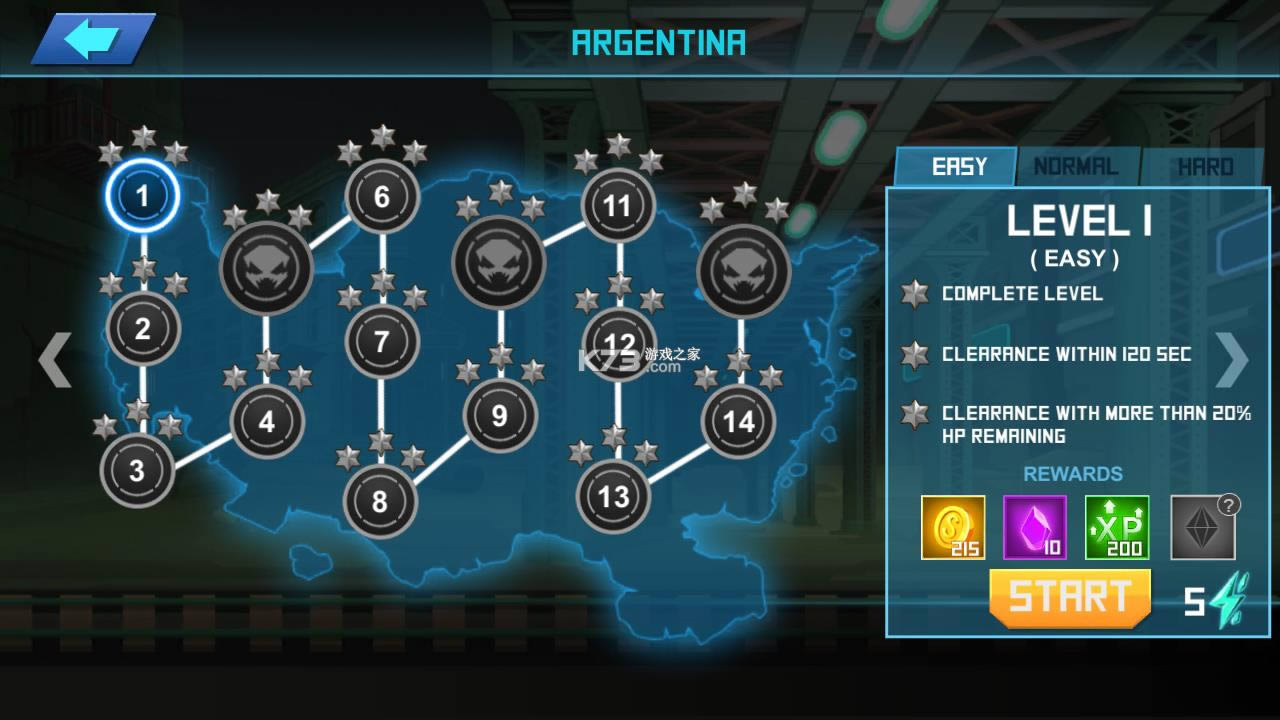
Task: Open level 14 on the map
Action: click(738, 422)
